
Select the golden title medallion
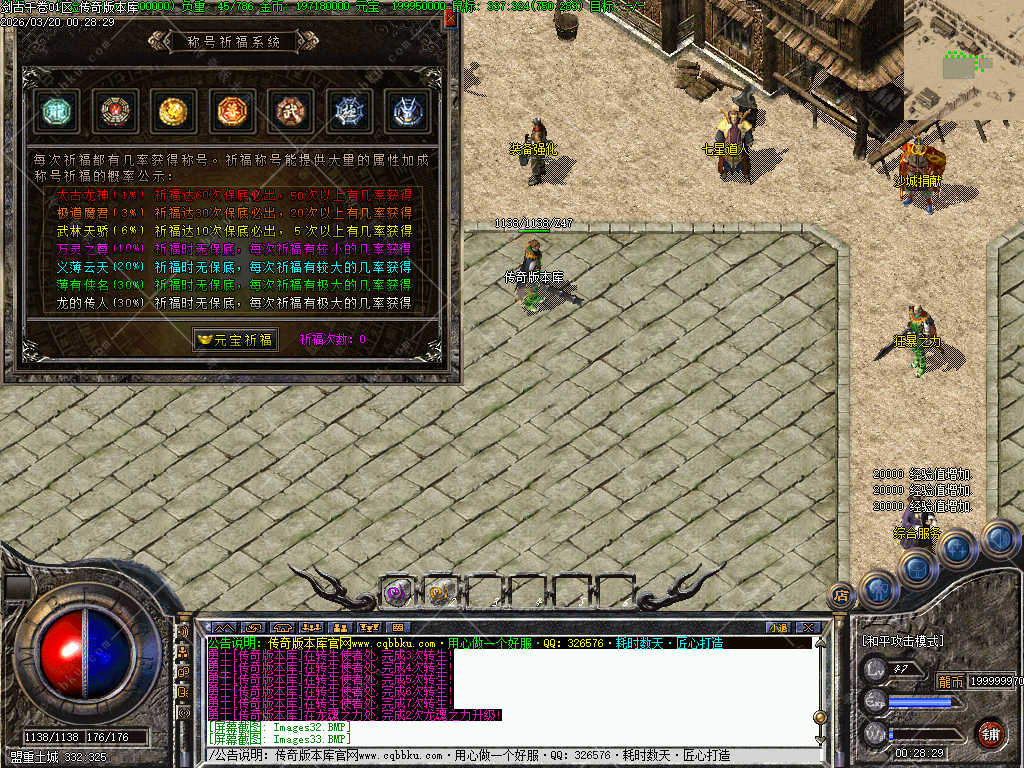(173, 111)
